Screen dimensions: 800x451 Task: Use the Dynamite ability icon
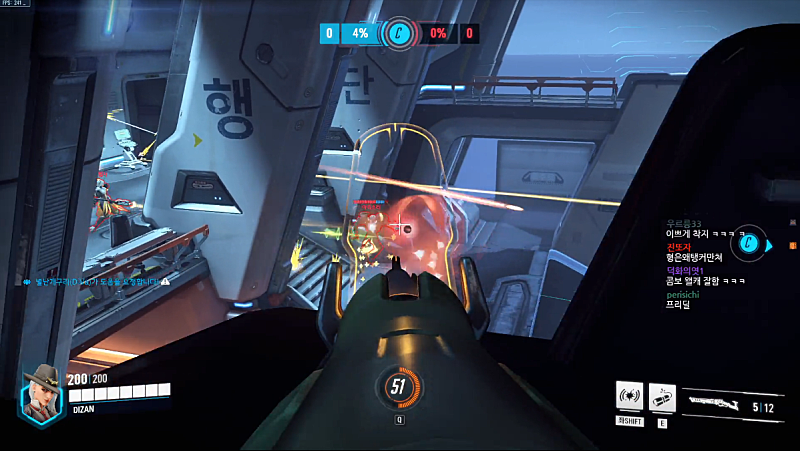[x=662, y=397]
